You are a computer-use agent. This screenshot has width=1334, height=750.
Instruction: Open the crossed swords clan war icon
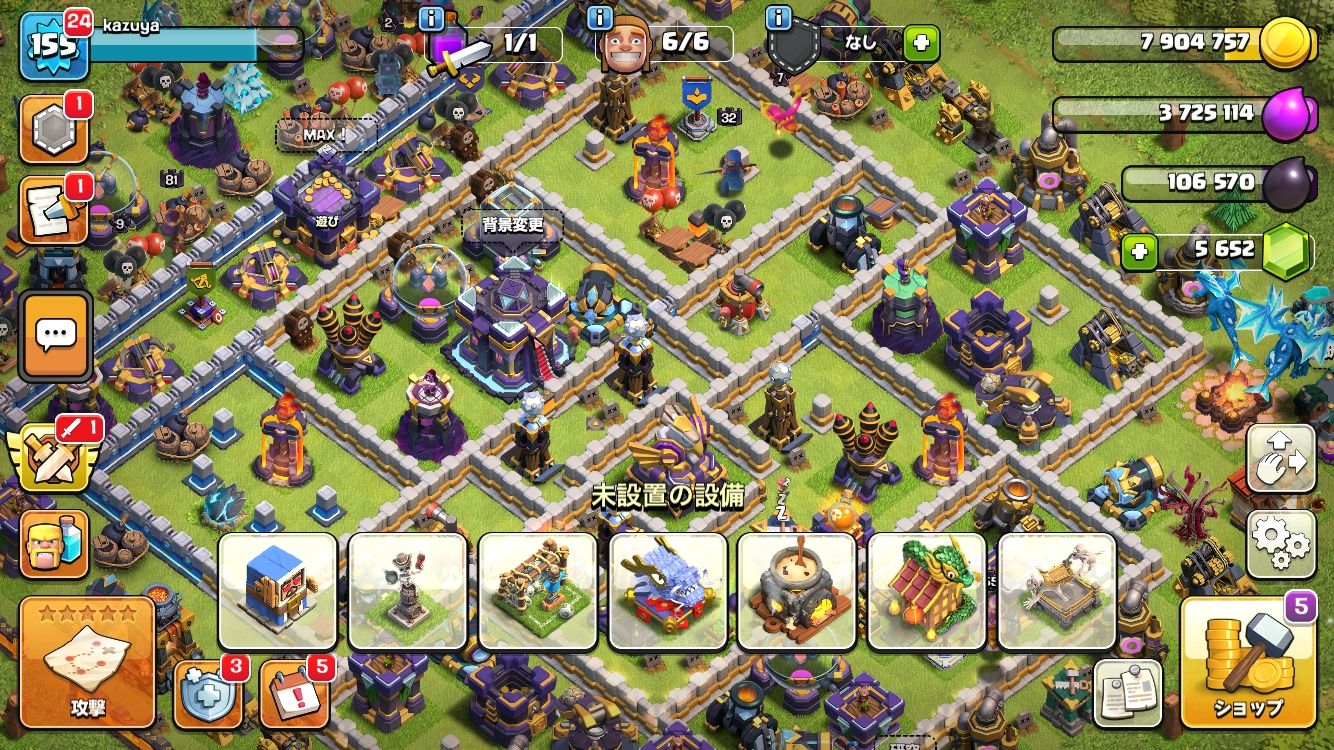click(52, 460)
